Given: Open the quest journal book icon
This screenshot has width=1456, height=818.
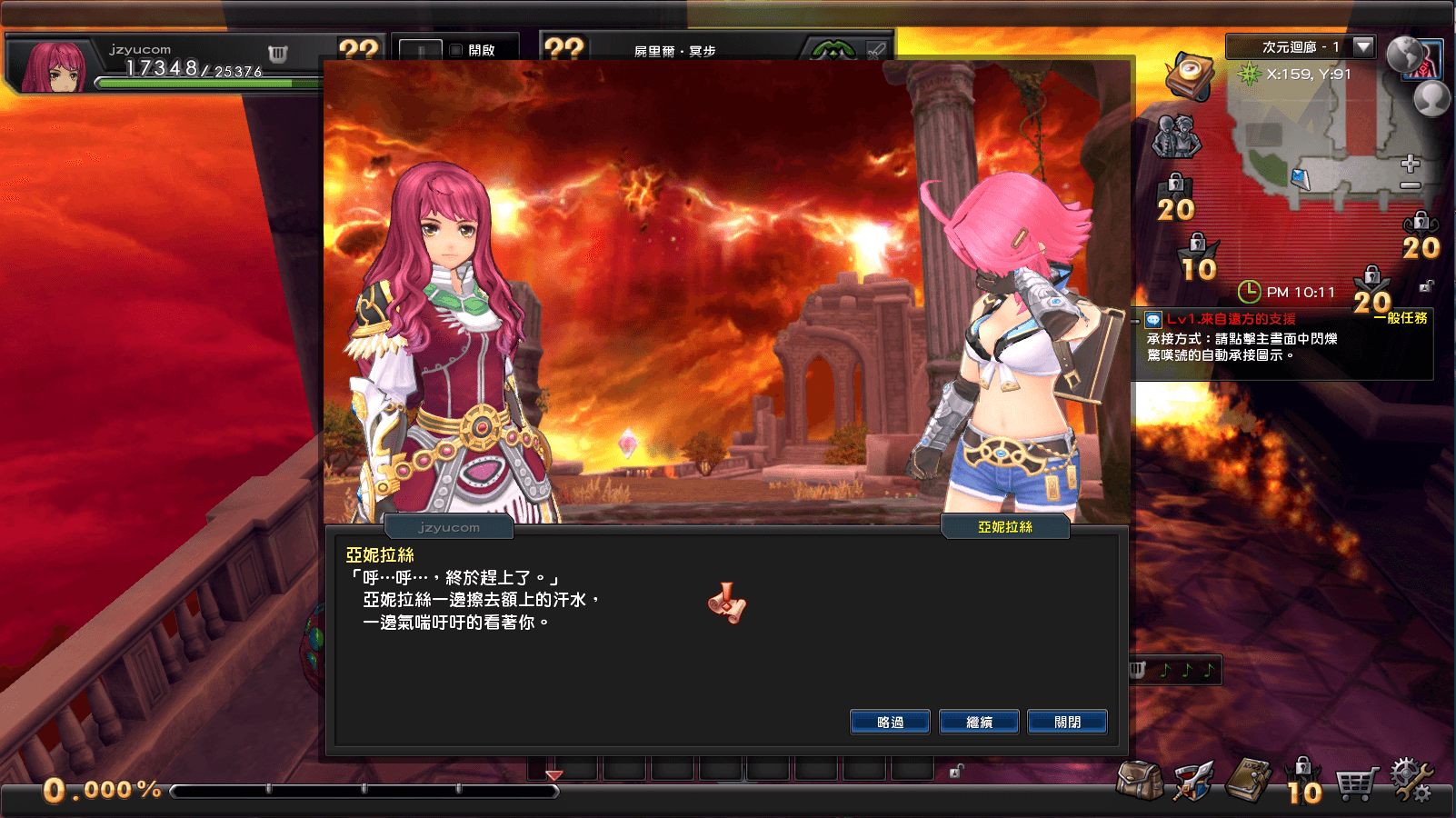Looking at the screenshot, I should coord(1247,778).
